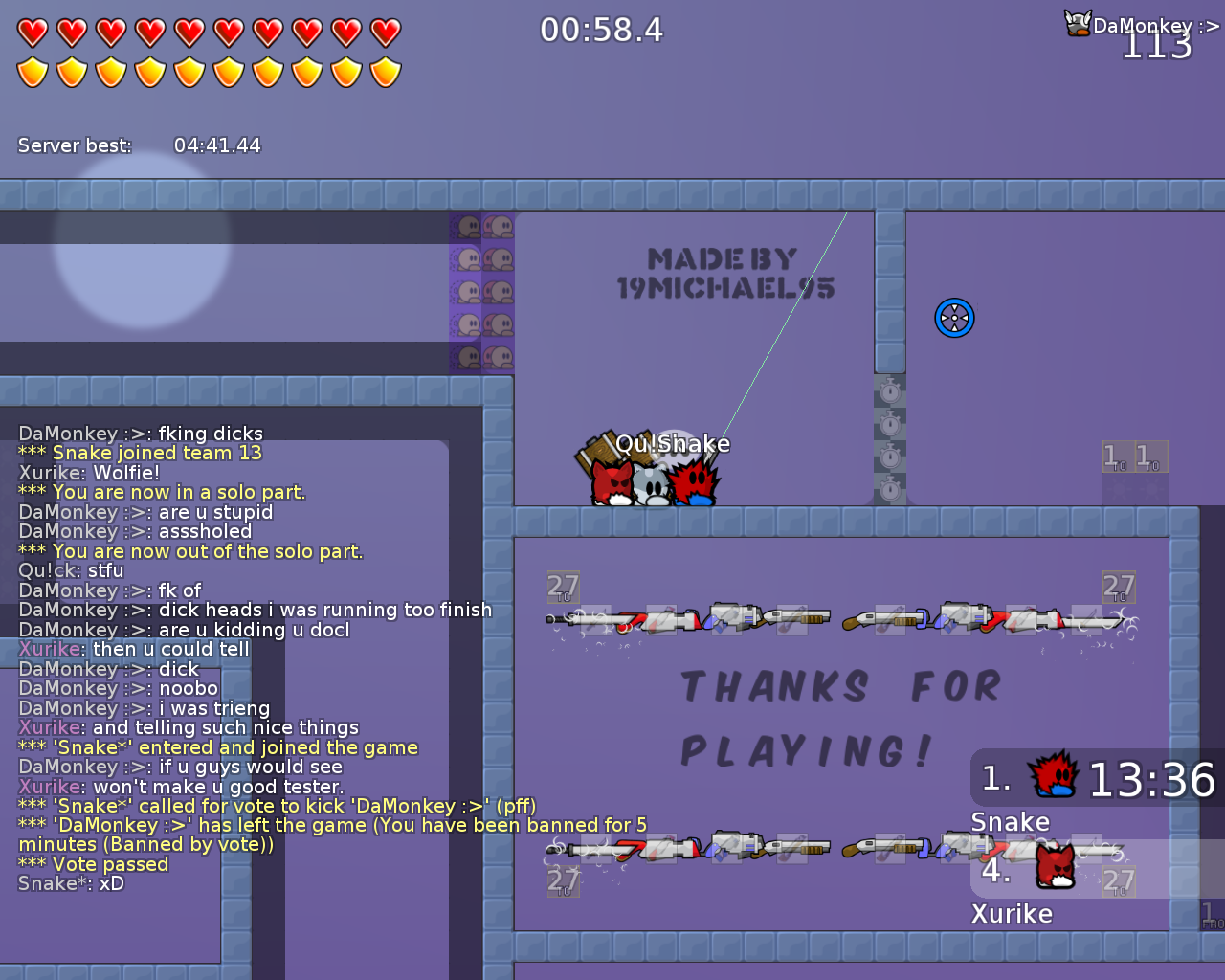
Task: Click the Vote passed chat message
Action: coord(93,864)
